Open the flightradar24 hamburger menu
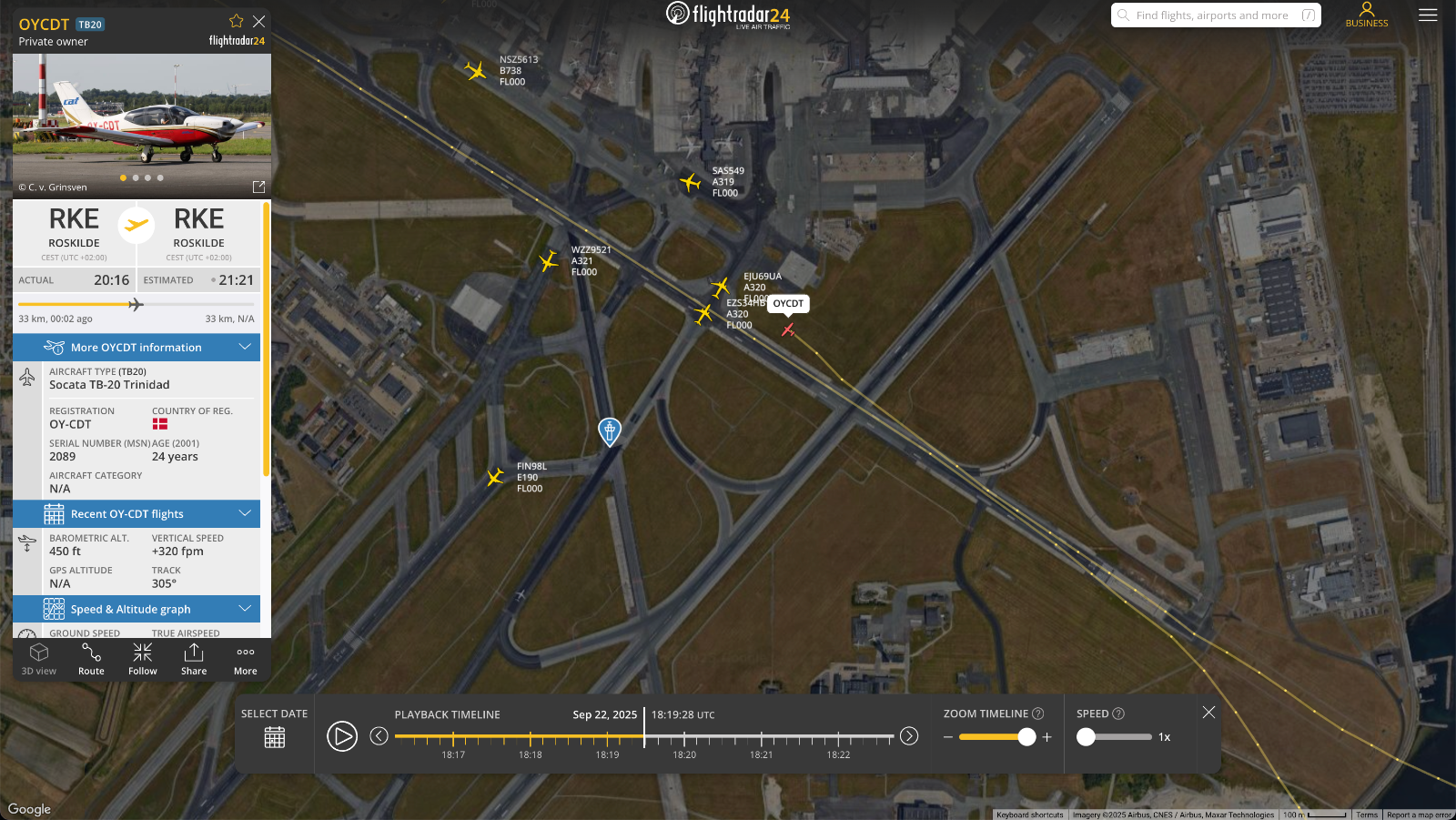This screenshot has width=1456, height=820. pyautogui.click(x=1428, y=15)
